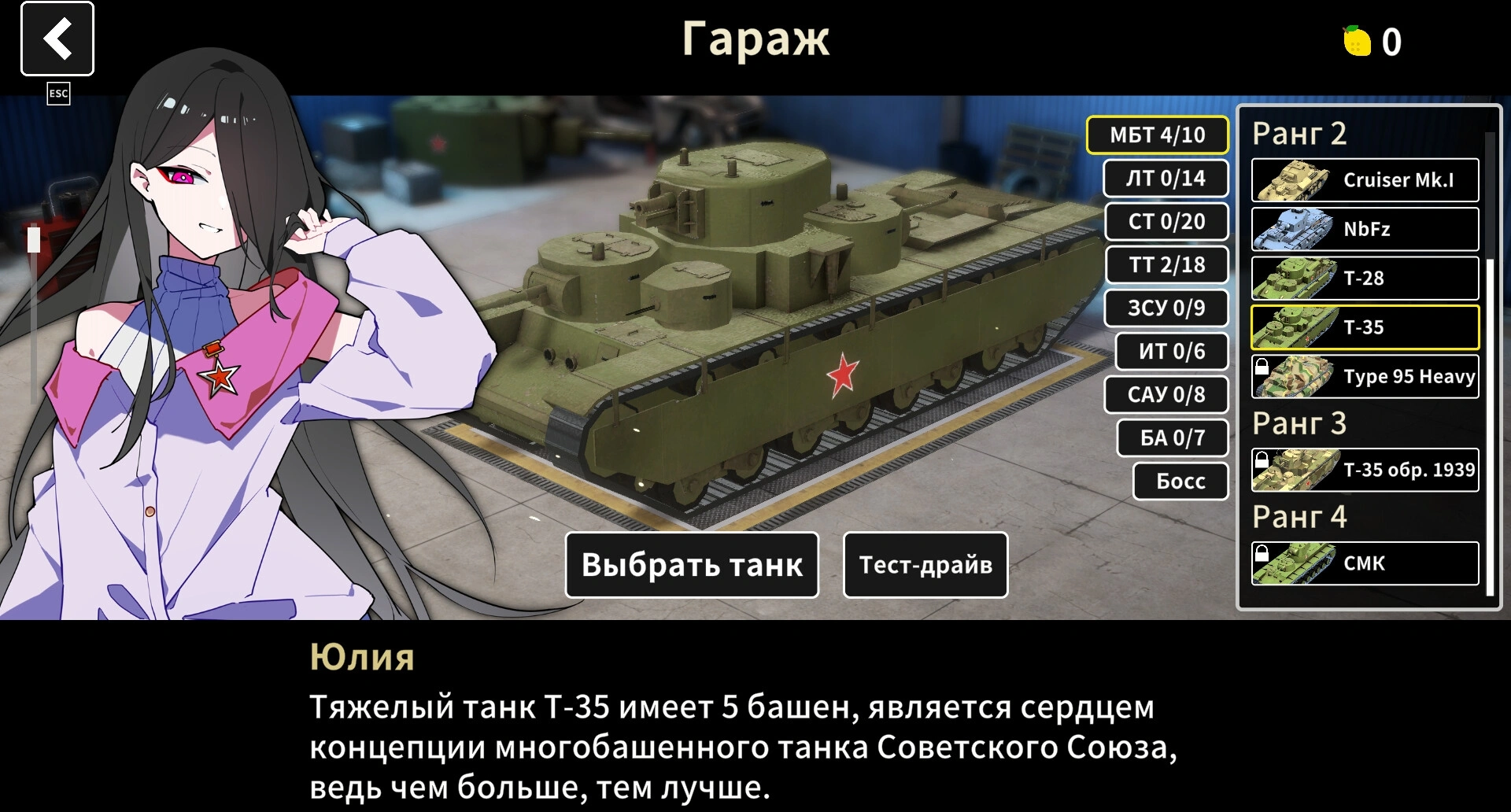
Task: Select the ТТ 2/18 category tab
Action: coord(1167,265)
